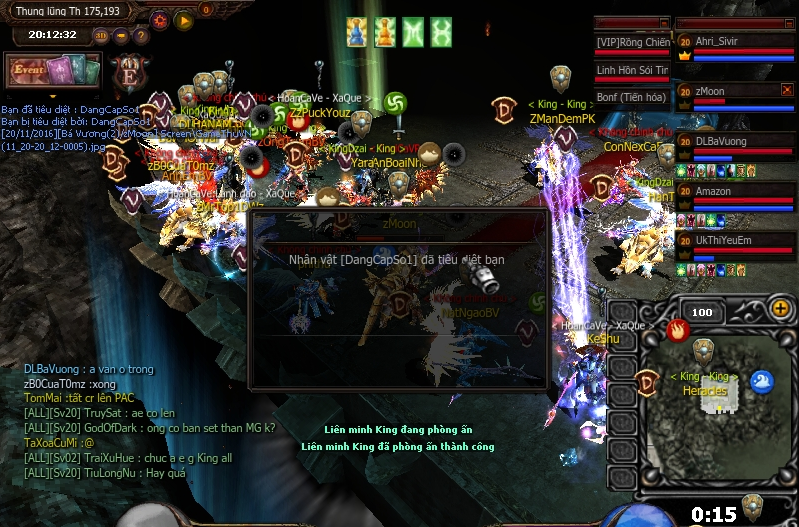Image resolution: width=799 pixels, height=527 pixels.
Task: Click the winged E emblem icon
Action: pyautogui.click(x=129, y=72)
